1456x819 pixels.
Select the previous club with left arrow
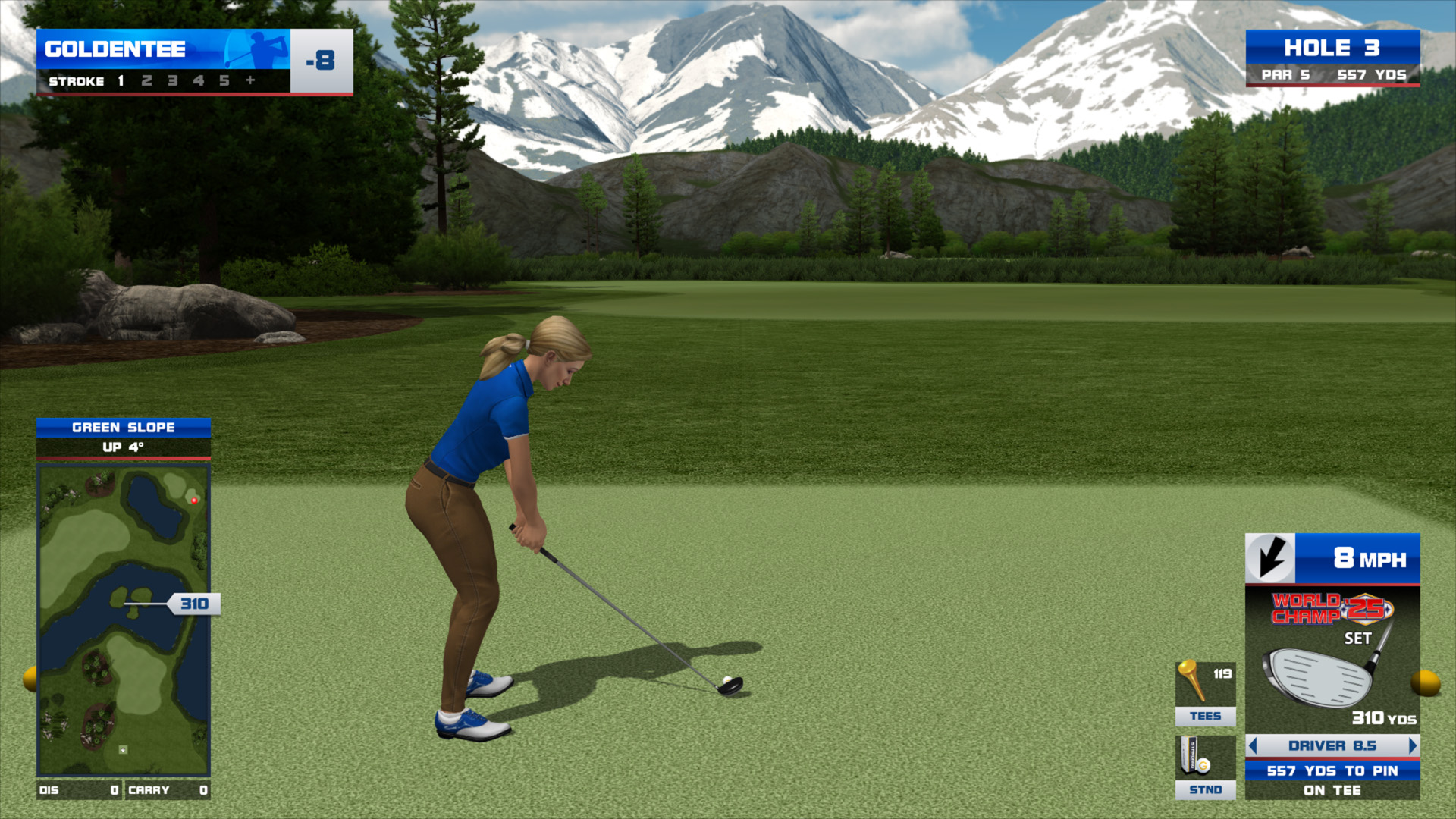point(1254,746)
